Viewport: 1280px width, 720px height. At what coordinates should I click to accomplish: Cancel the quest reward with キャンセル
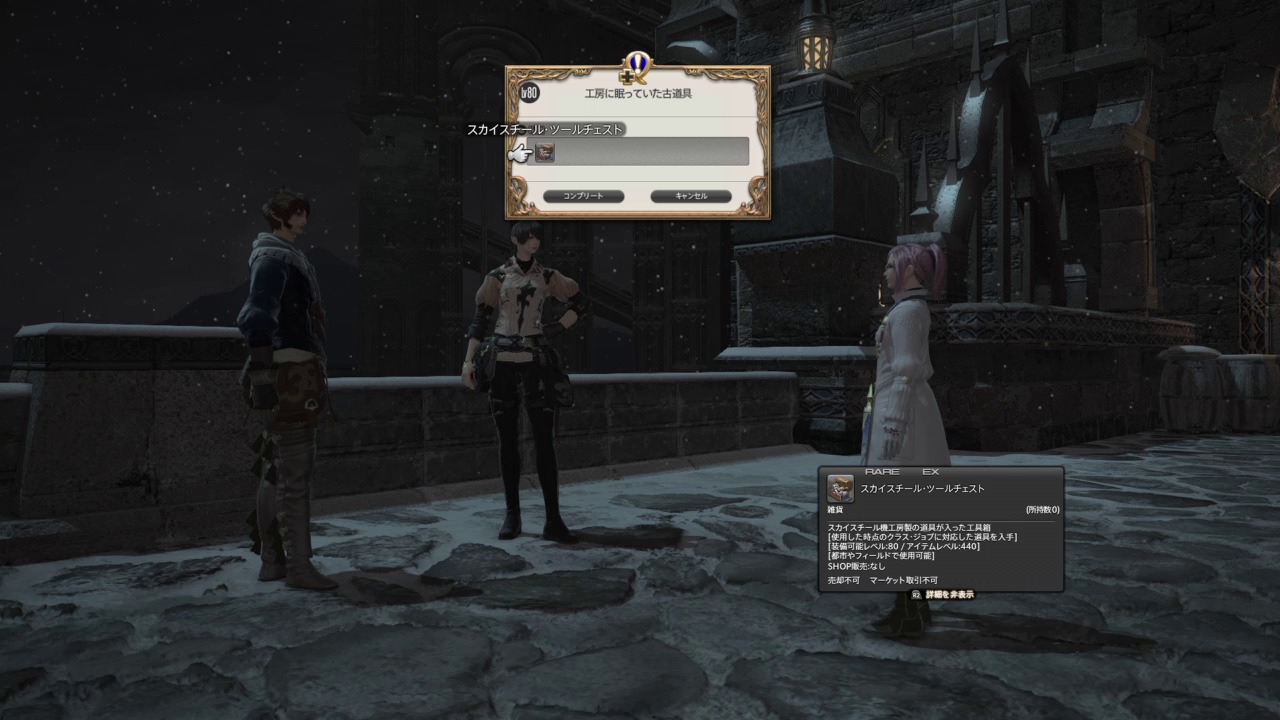pos(691,196)
